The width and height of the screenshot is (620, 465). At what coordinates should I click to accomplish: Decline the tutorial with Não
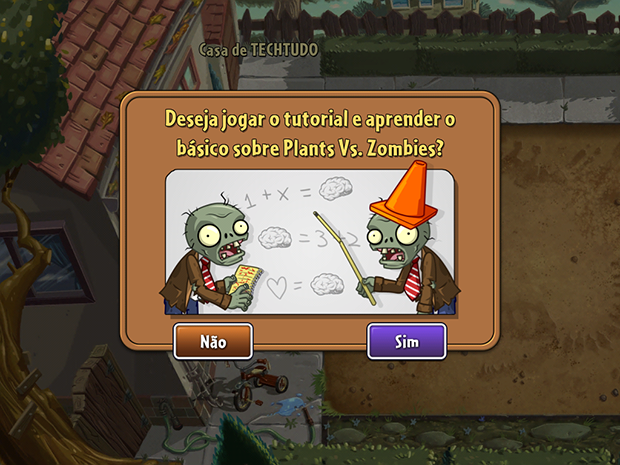click(213, 341)
